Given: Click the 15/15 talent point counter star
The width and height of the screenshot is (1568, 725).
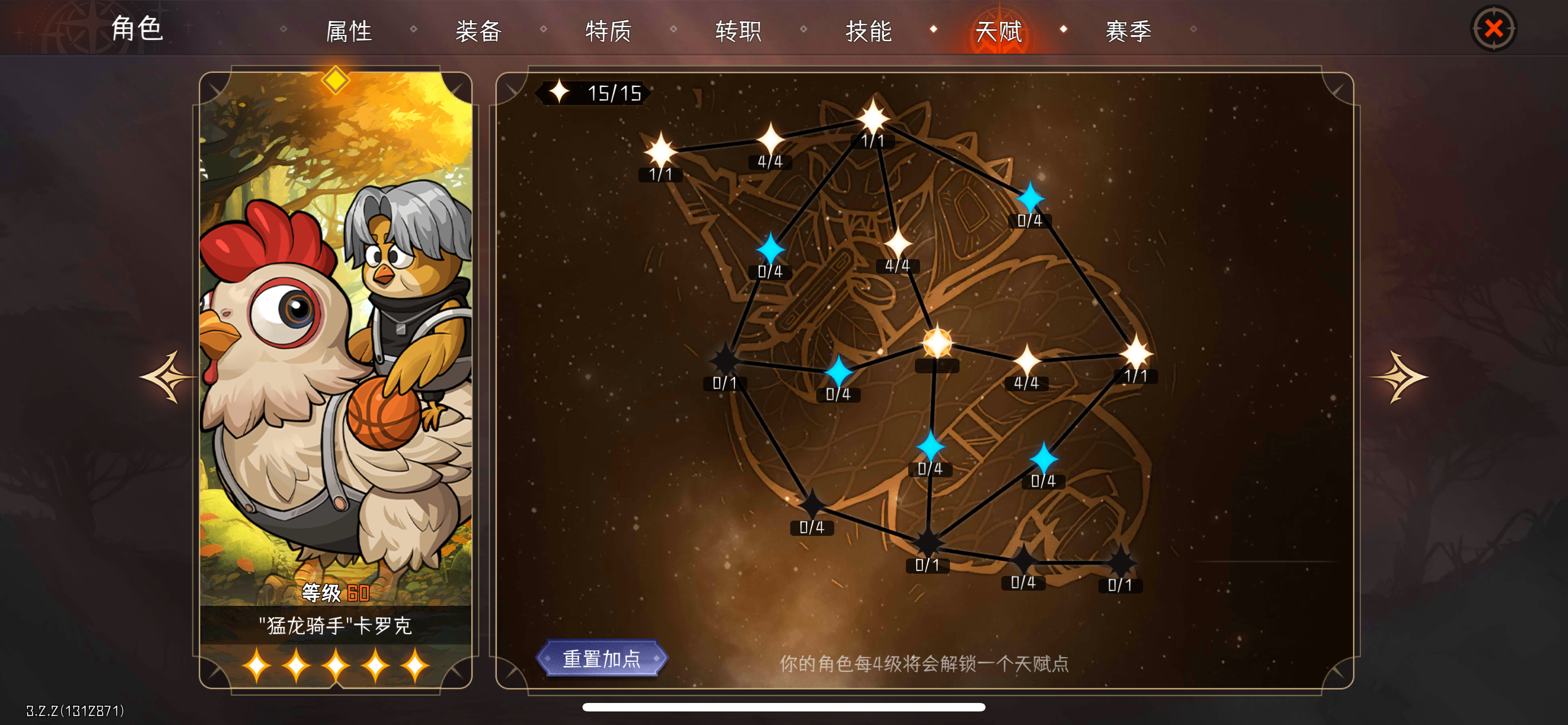Looking at the screenshot, I should pos(560,93).
